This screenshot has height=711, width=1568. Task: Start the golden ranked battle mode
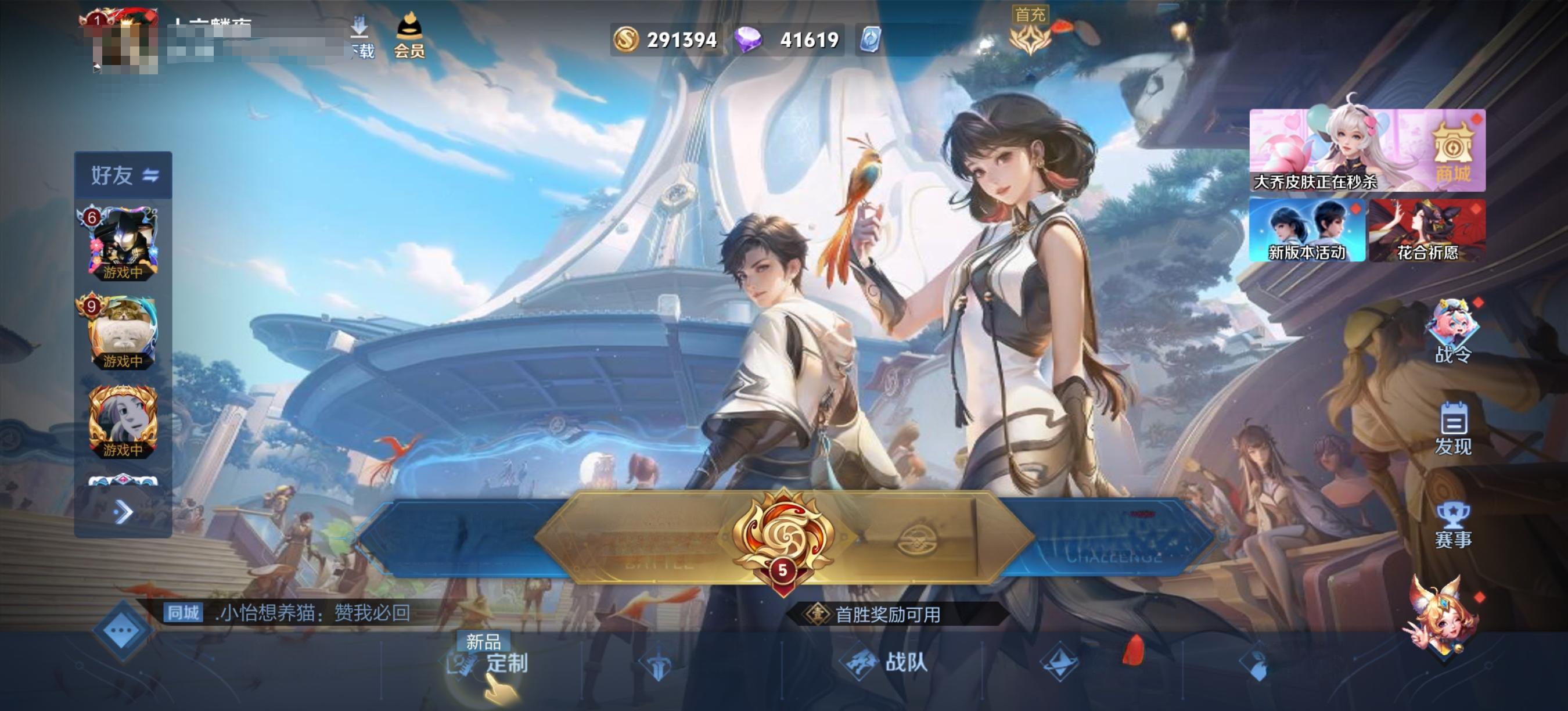(783, 537)
